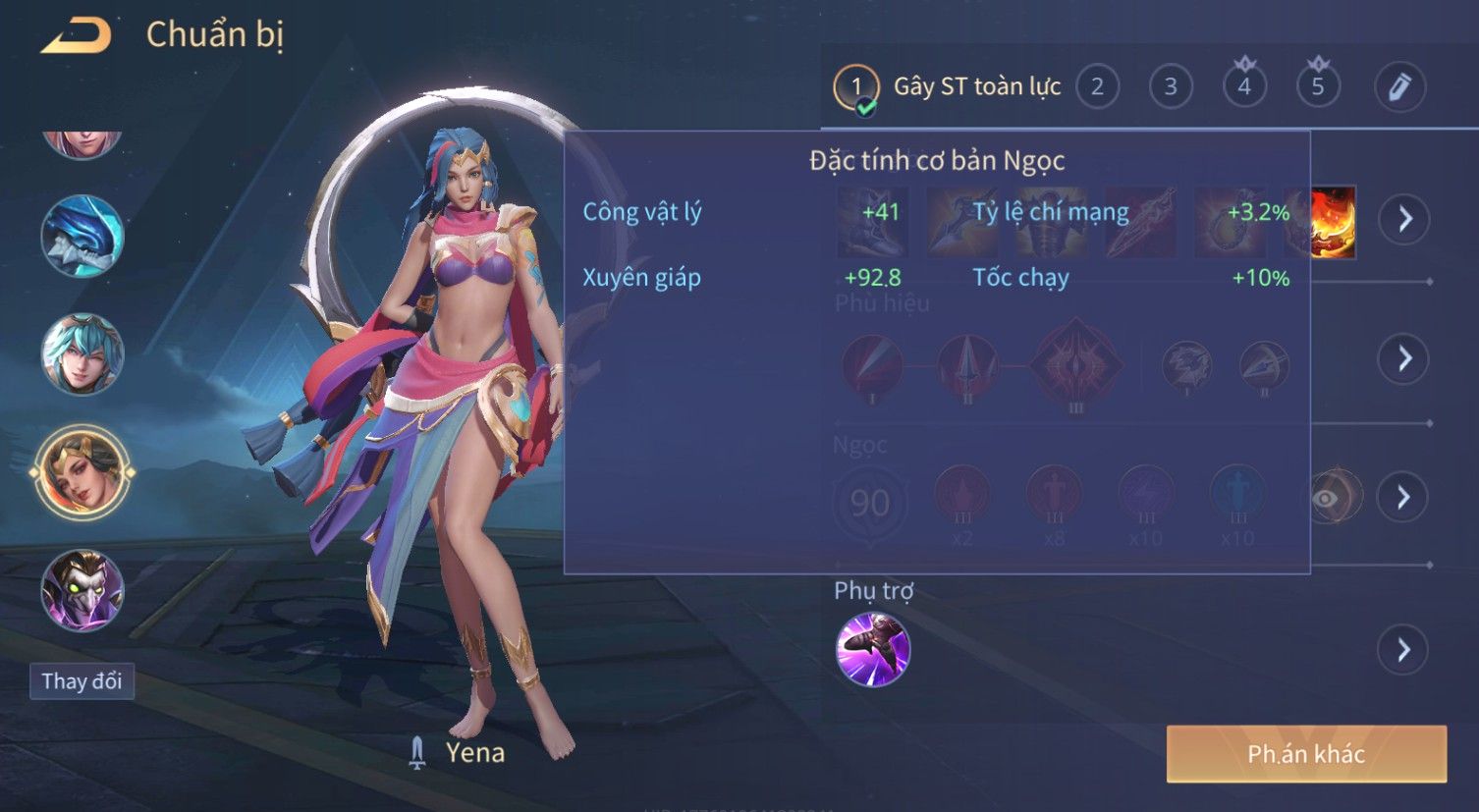Switch to loadout preset 4
1479x812 pixels.
click(x=1244, y=87)
